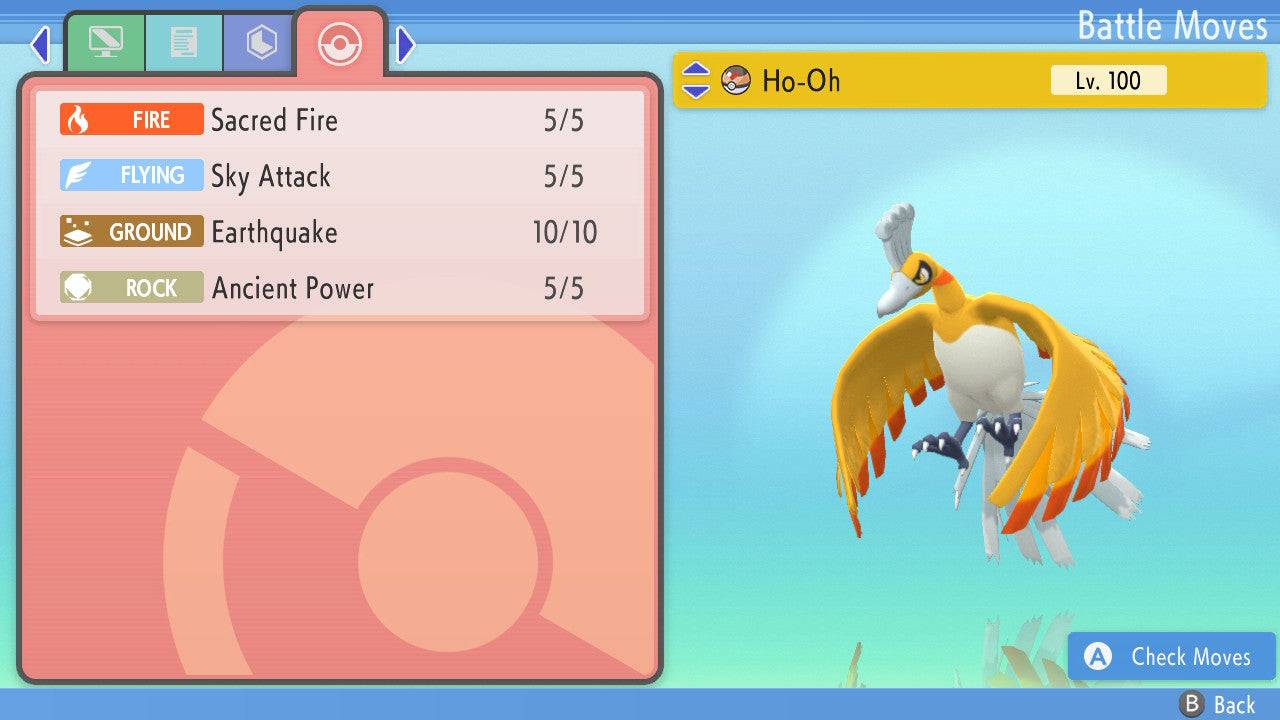
Task: Select the Ground type icon beside Earthquake
Action: [x=130, y=231]
